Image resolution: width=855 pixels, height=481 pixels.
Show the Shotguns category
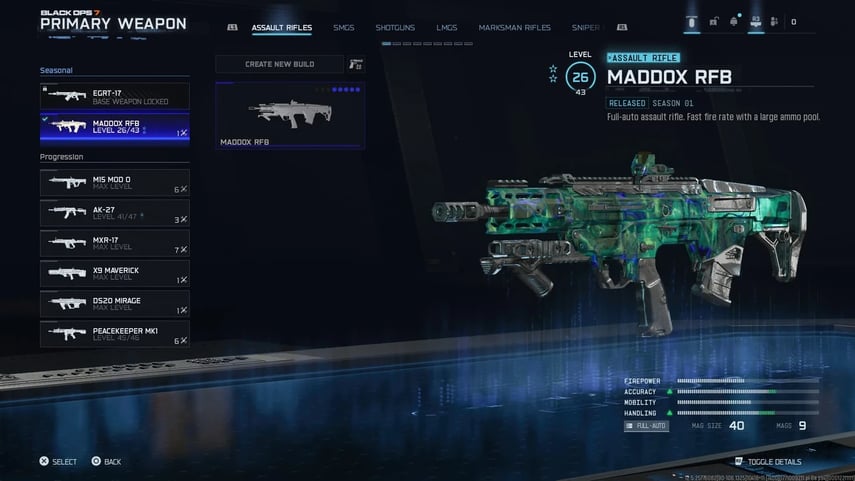click(395, 27)
